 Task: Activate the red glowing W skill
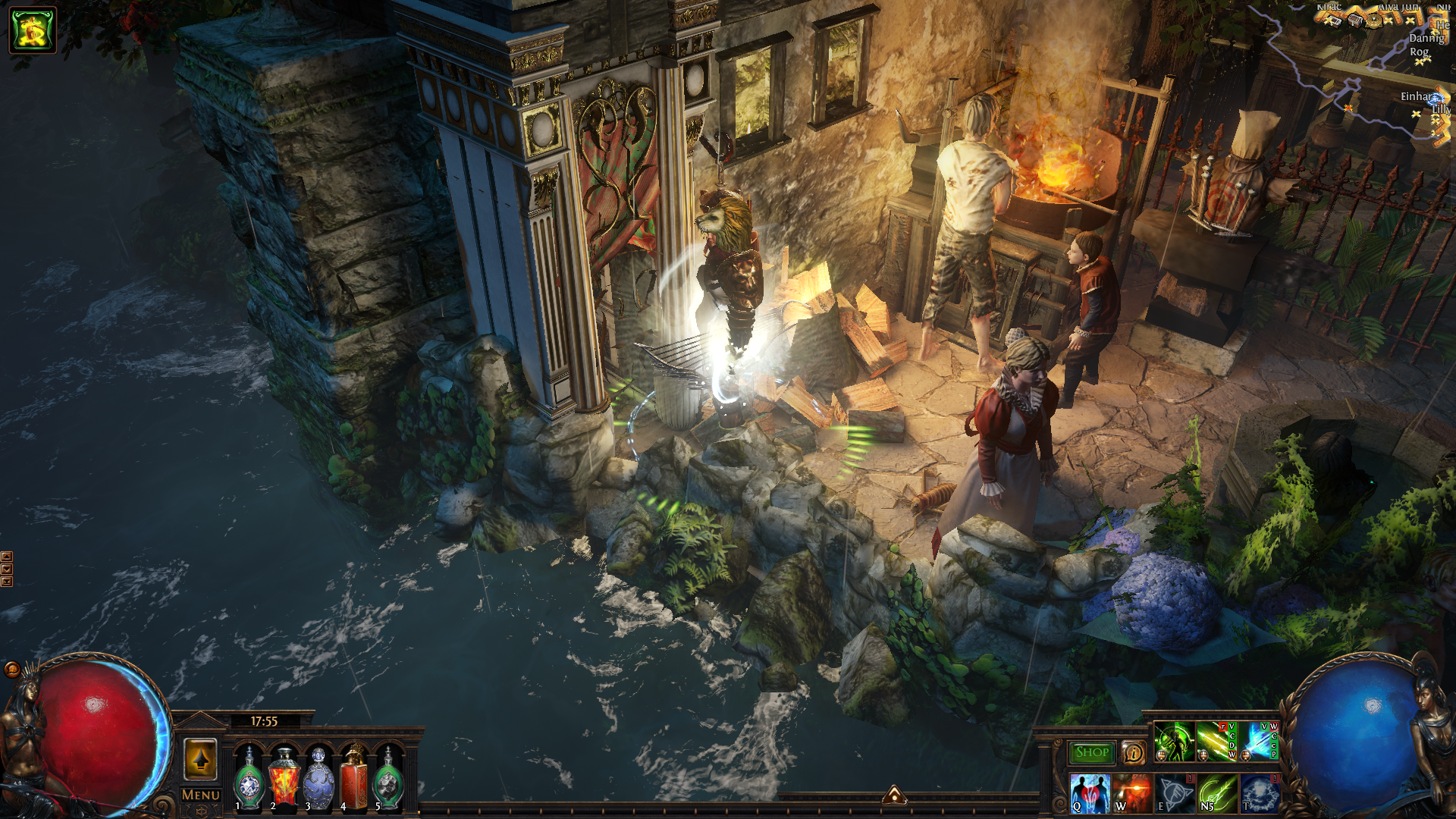click(x=1132, y=793)
